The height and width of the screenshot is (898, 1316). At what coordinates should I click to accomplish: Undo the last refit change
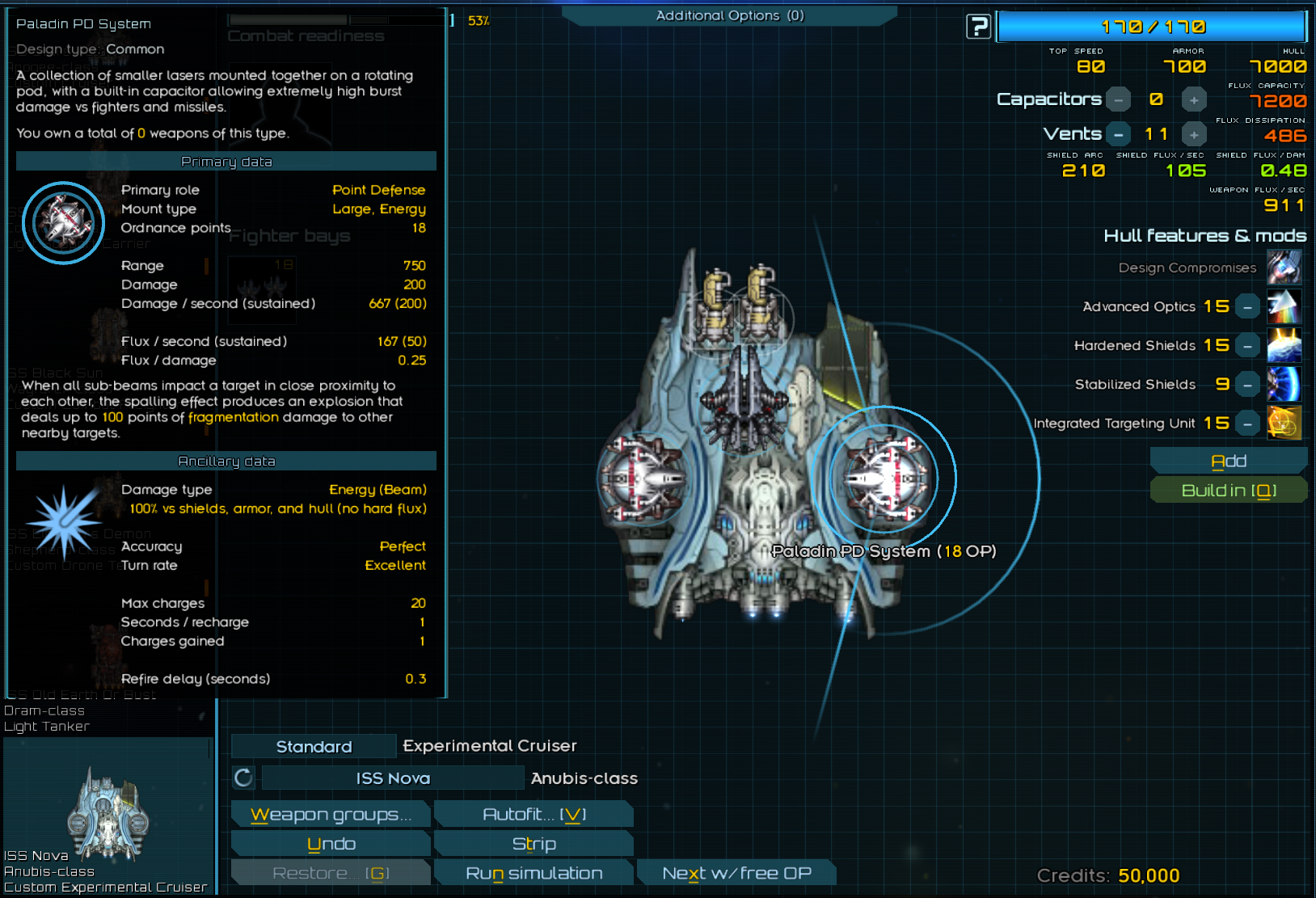[331, 844]
